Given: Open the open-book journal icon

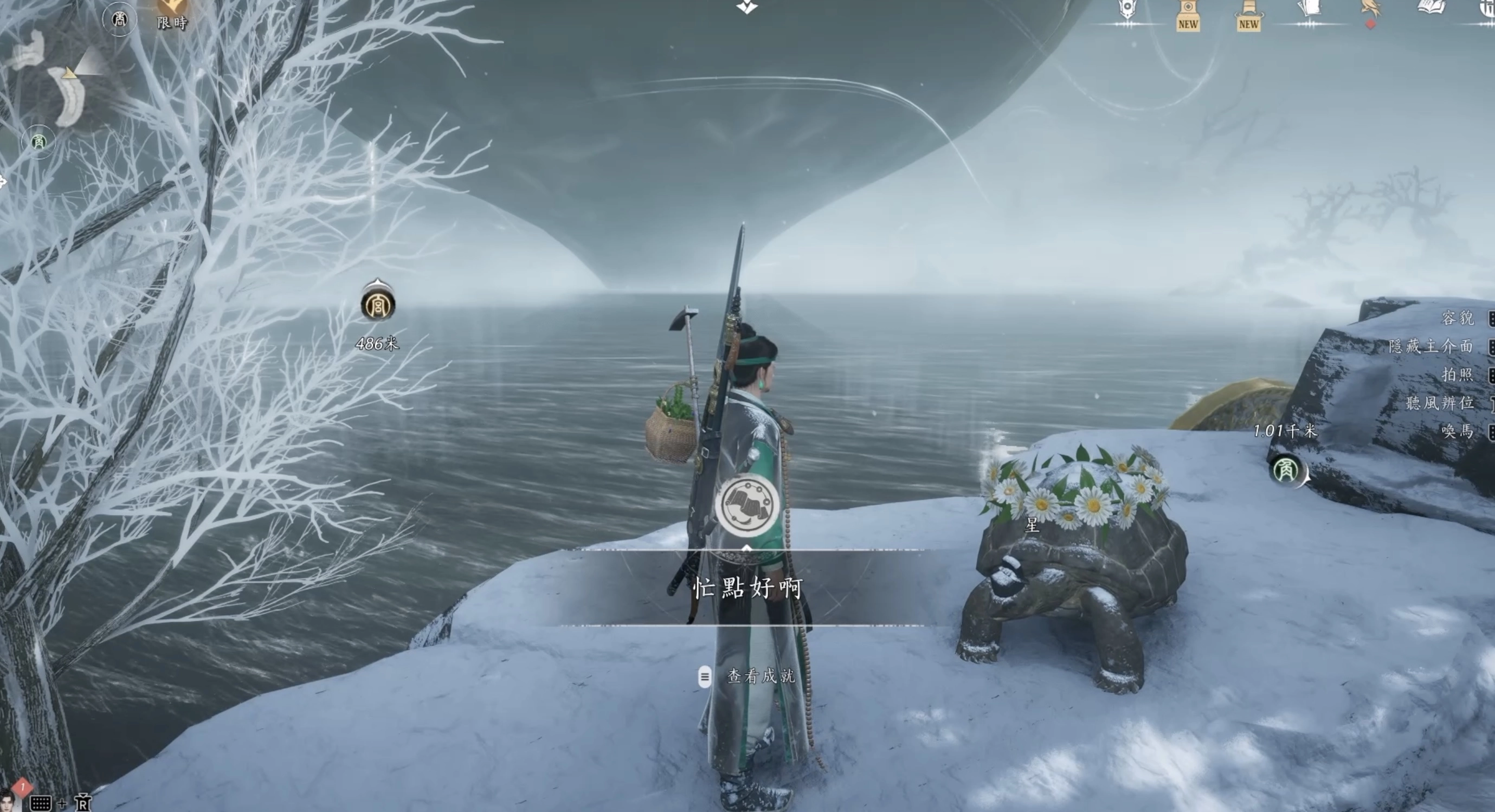Looking at the screenshot, I should pos(1431,8).
